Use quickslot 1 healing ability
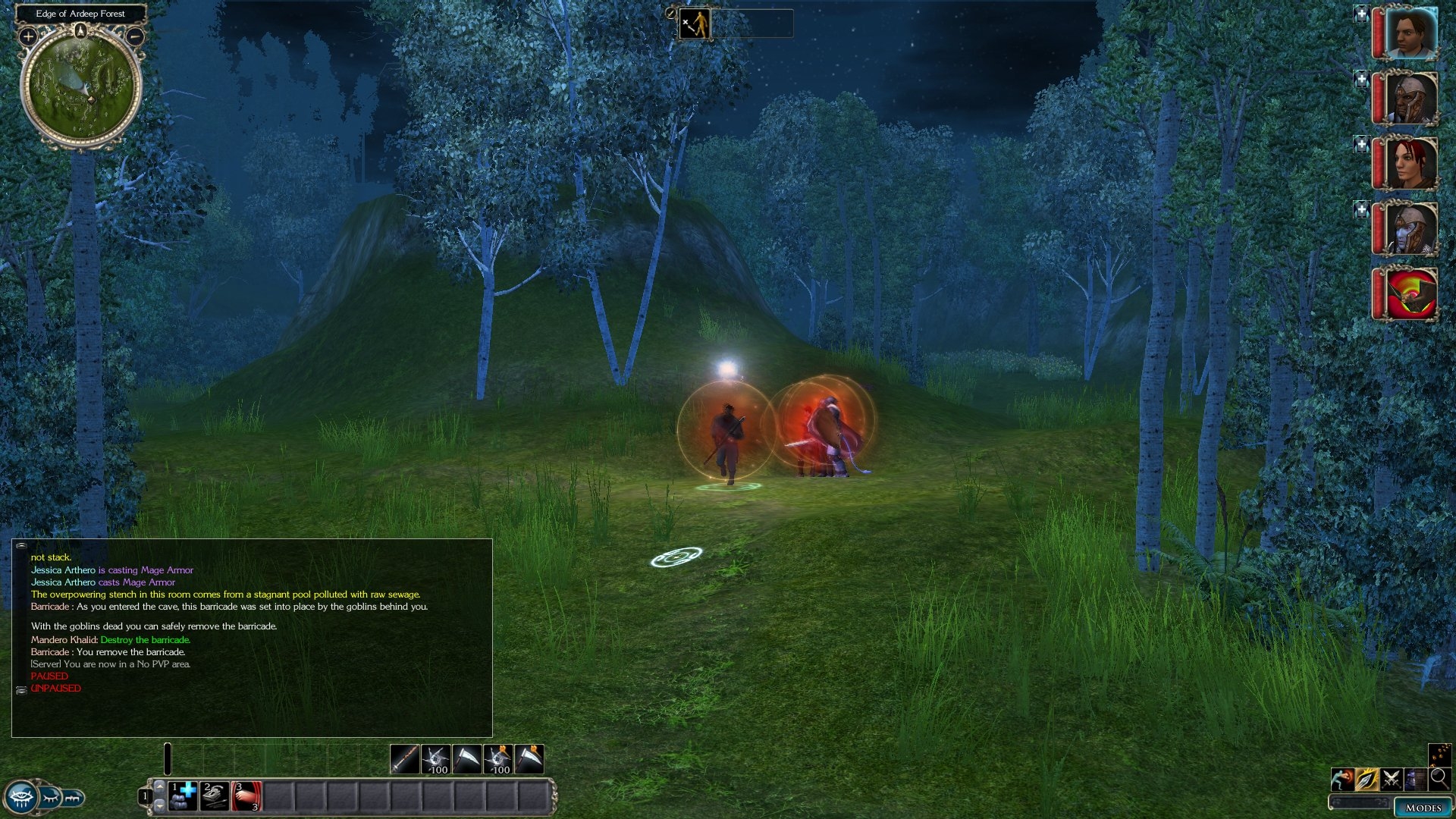The image size is (1456, 819). (x=183, y=796)
